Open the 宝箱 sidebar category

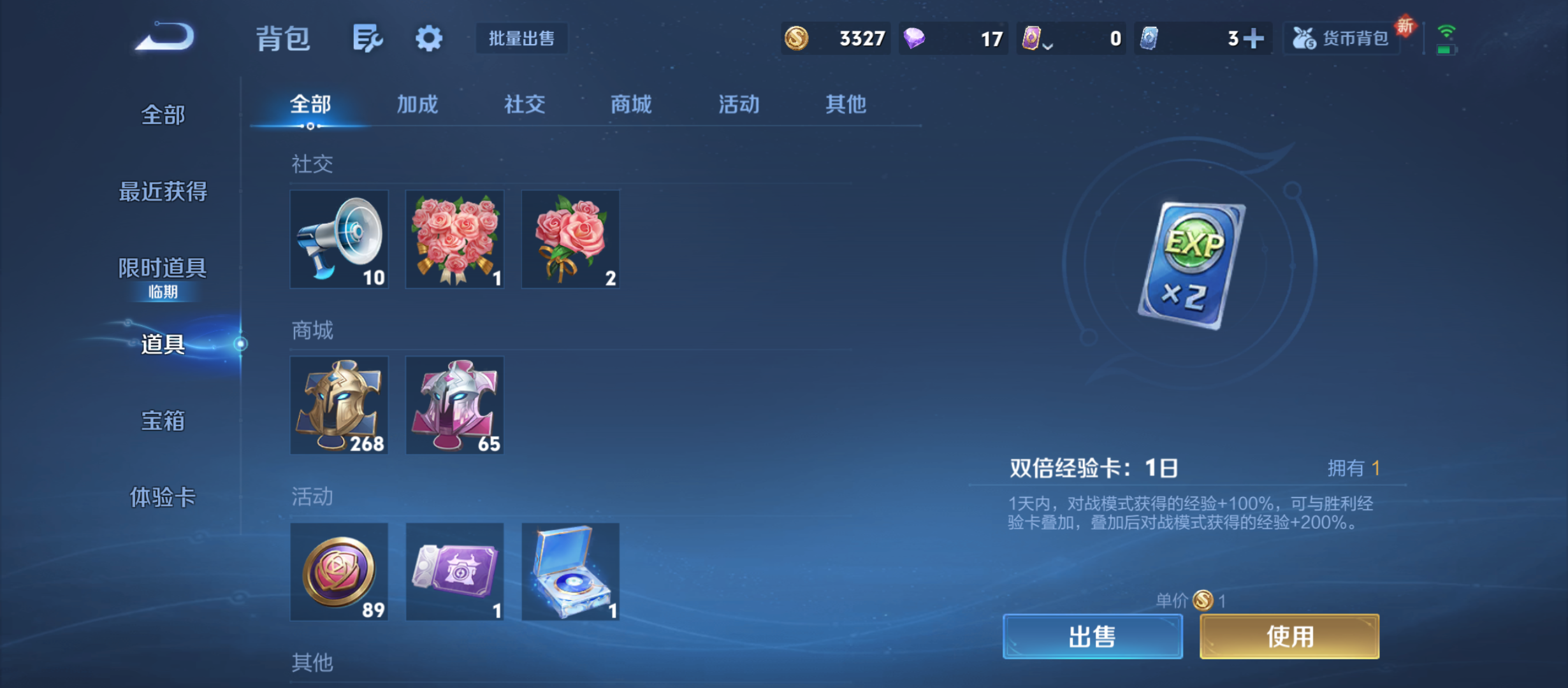[164, 422]
